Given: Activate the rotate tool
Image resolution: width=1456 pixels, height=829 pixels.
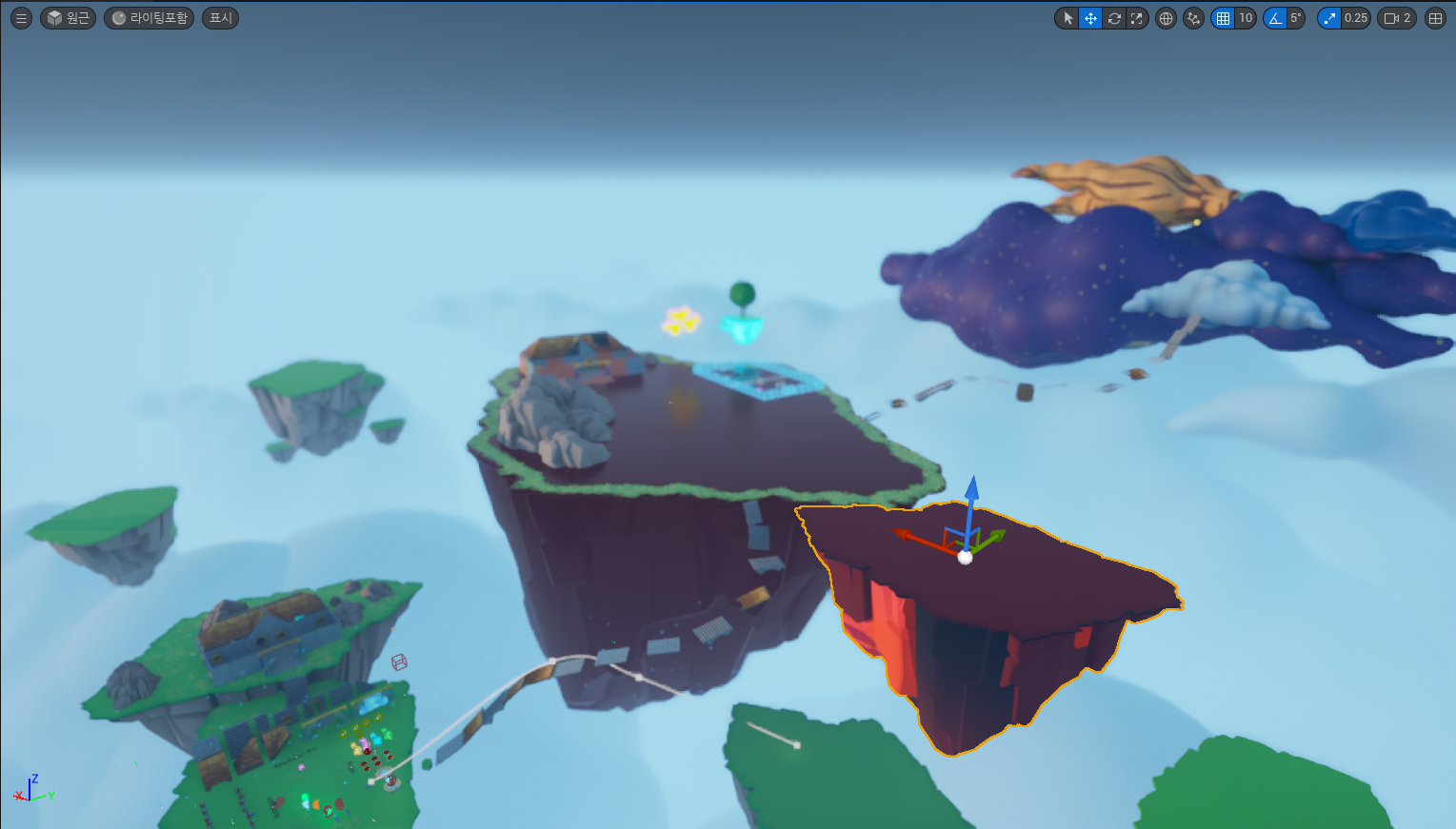Looking at the screenshot, I should [1113, 18].
